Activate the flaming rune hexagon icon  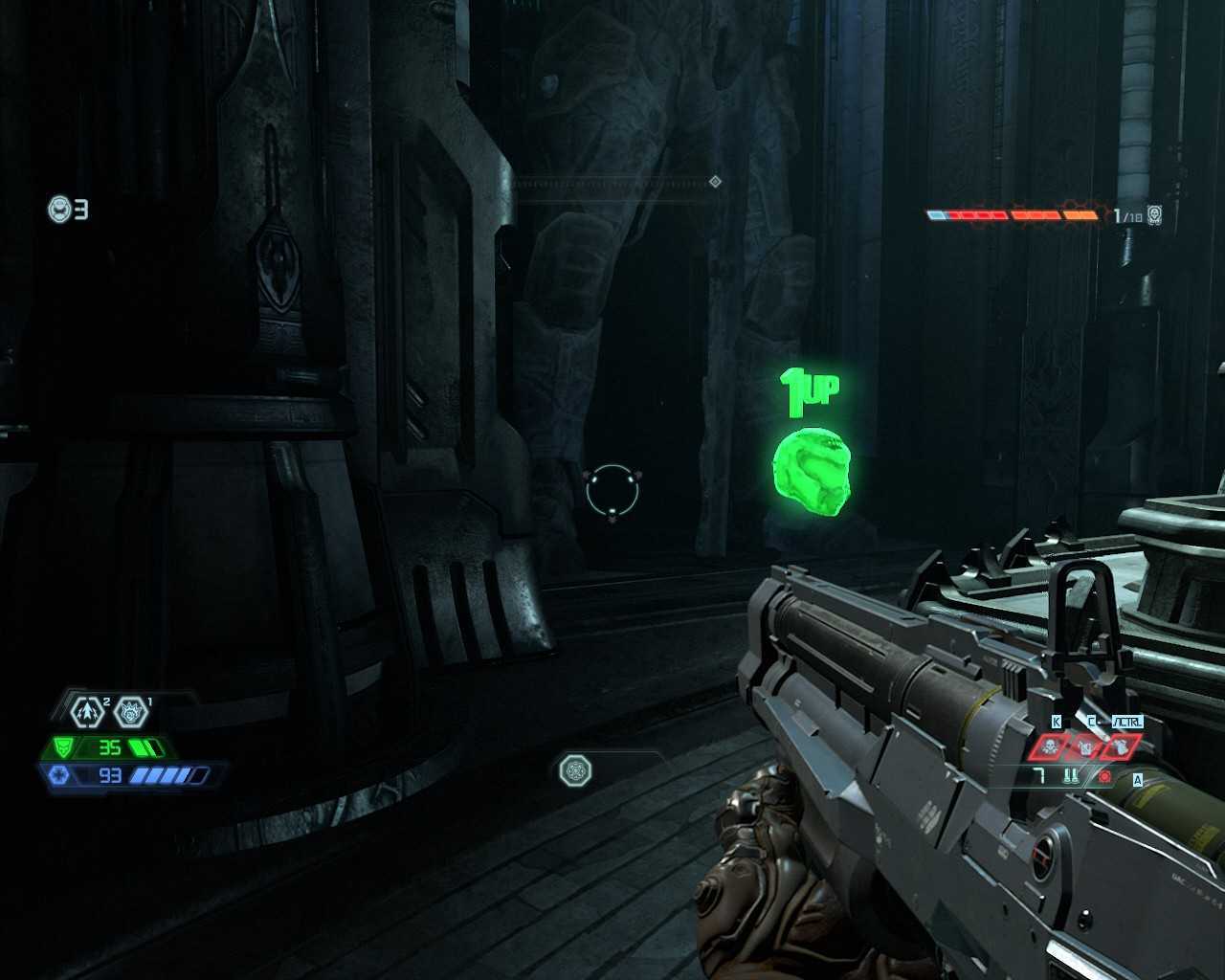click(132, 712)
